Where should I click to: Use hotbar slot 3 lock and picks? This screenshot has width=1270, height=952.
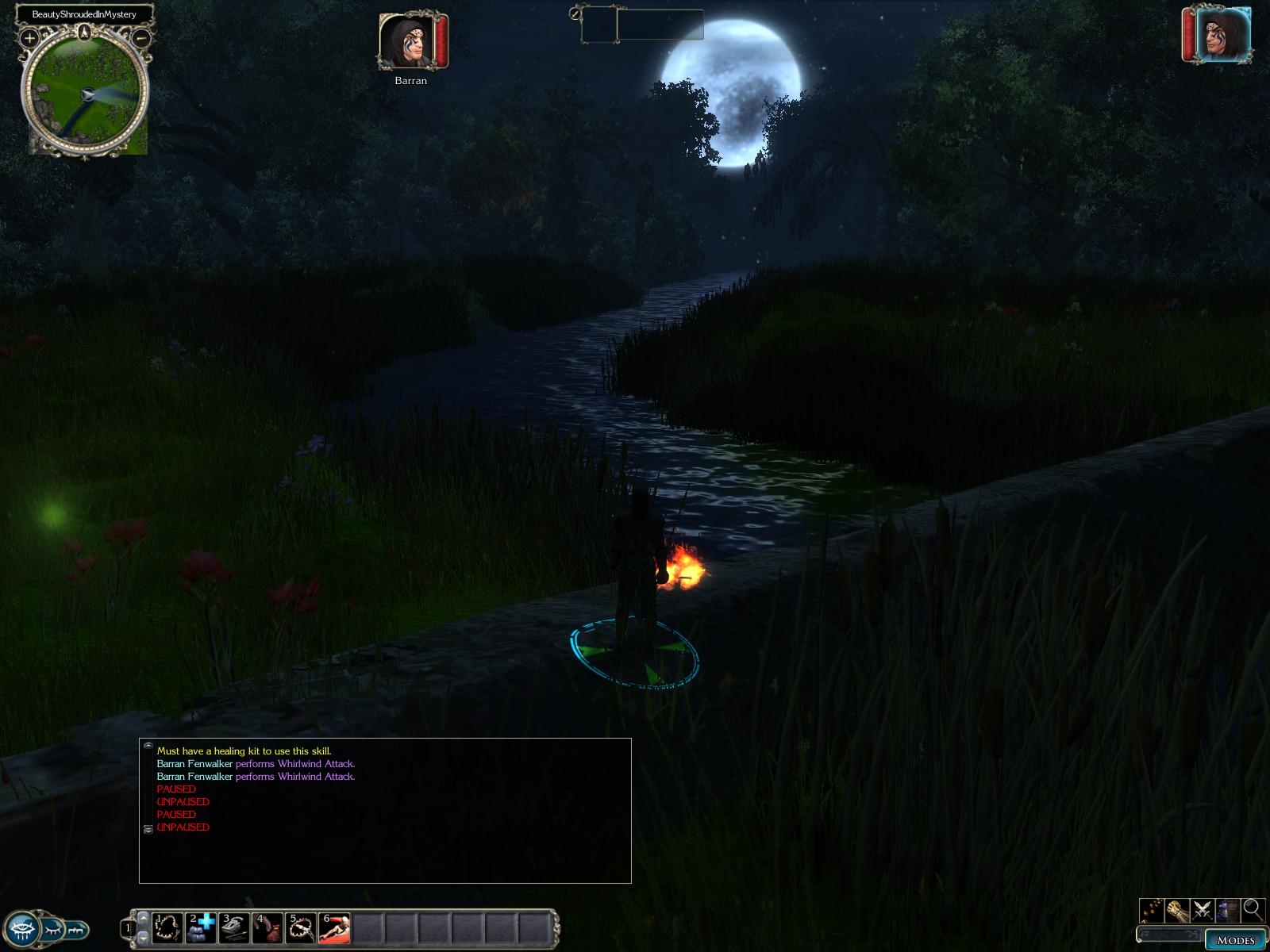click(234, 928)
